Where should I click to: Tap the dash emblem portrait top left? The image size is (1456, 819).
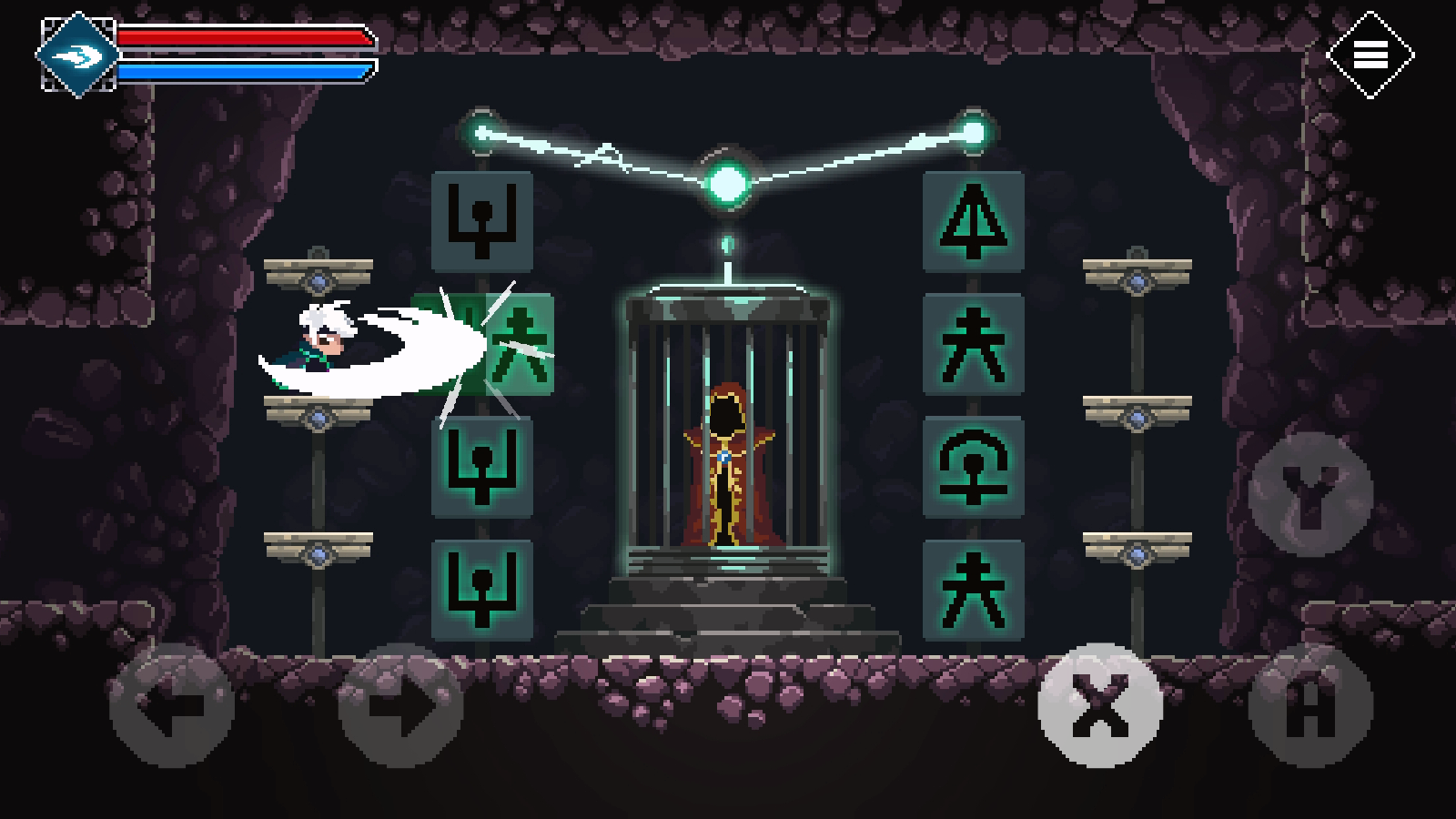pyautogui.click(x=77, y=52)
